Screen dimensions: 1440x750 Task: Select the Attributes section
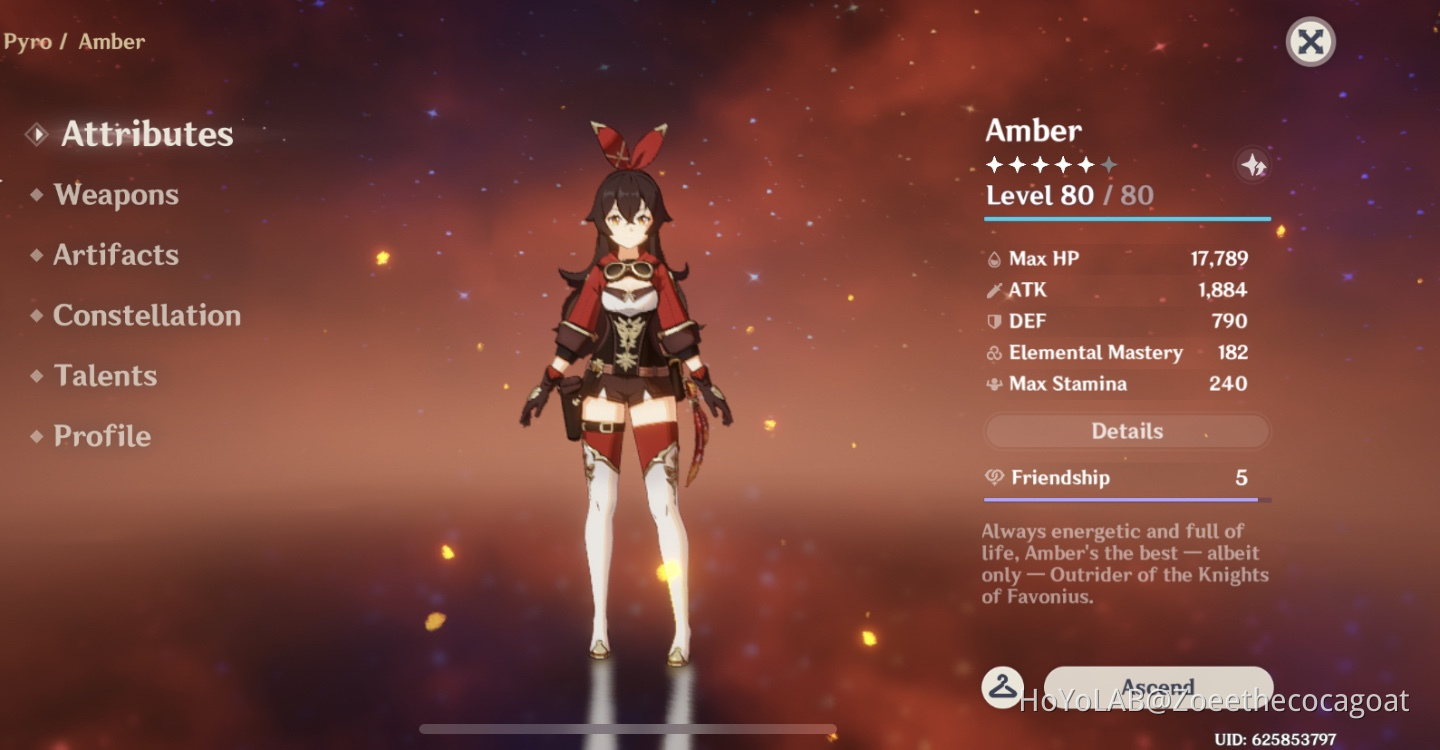pos(146,133)
